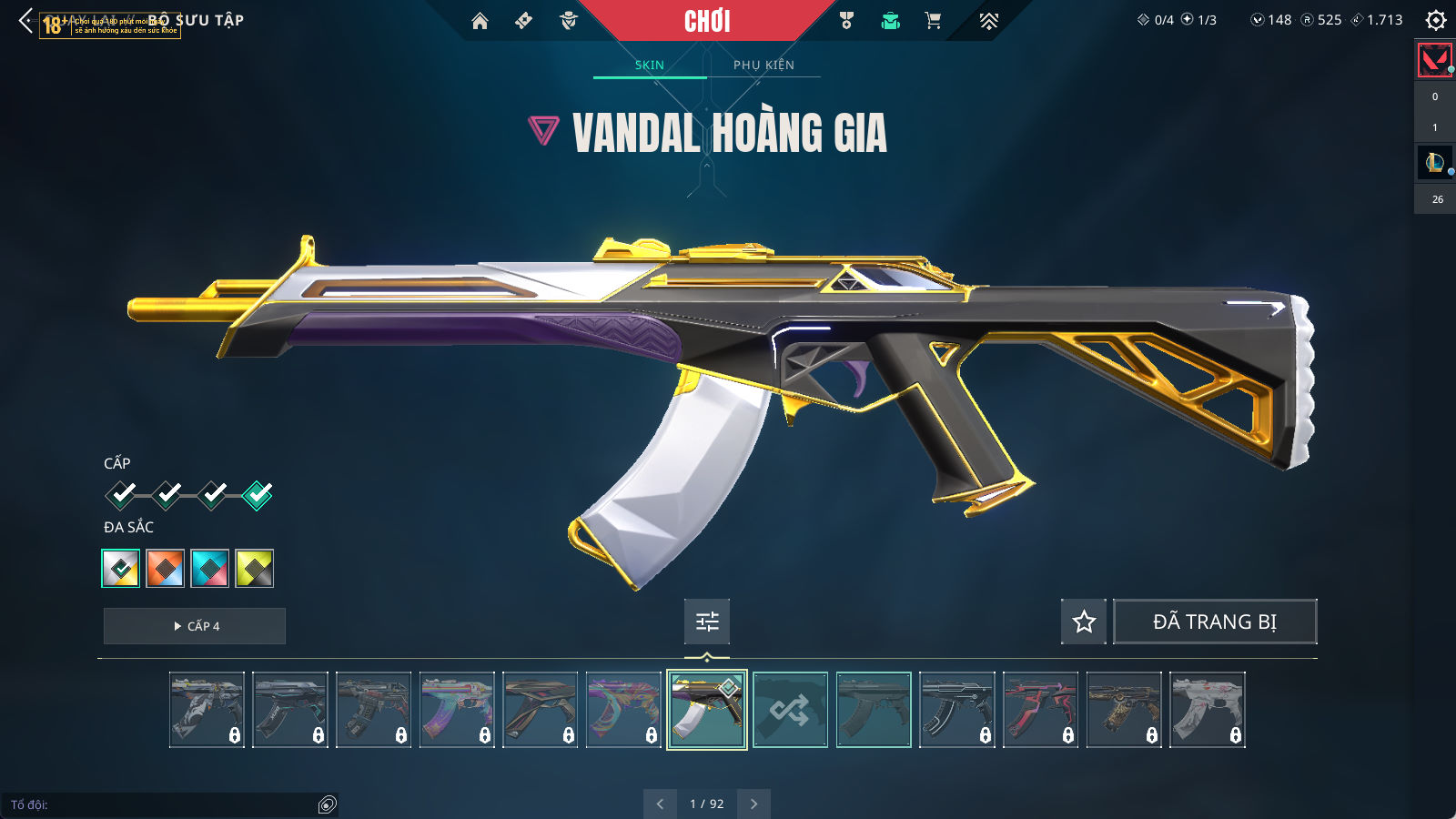Open the home screen icon
The image size is (1456, 819).
click(480, 21)
